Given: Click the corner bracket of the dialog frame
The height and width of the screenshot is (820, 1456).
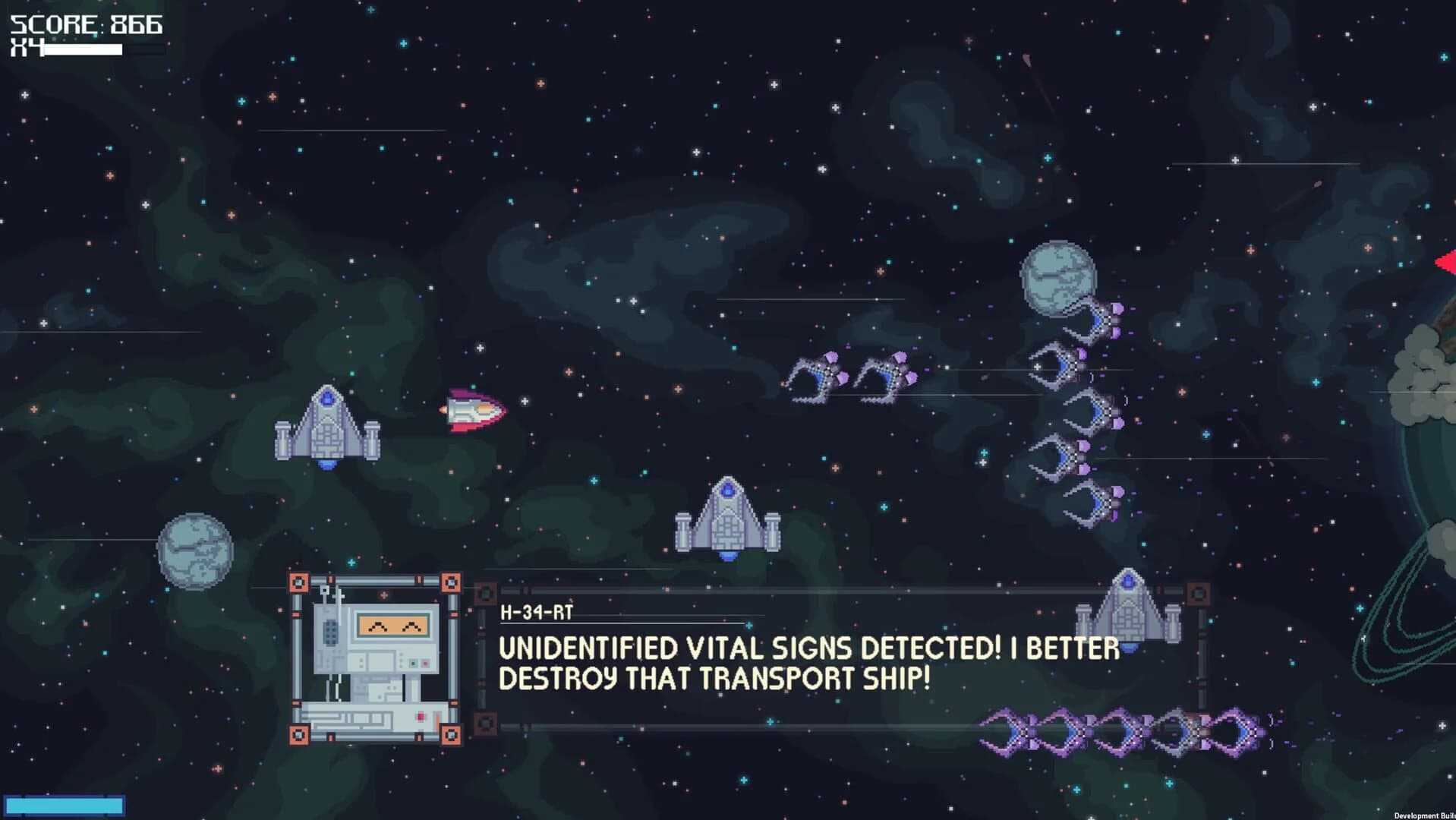Looking at the screenshot, I should coord(299,582).
